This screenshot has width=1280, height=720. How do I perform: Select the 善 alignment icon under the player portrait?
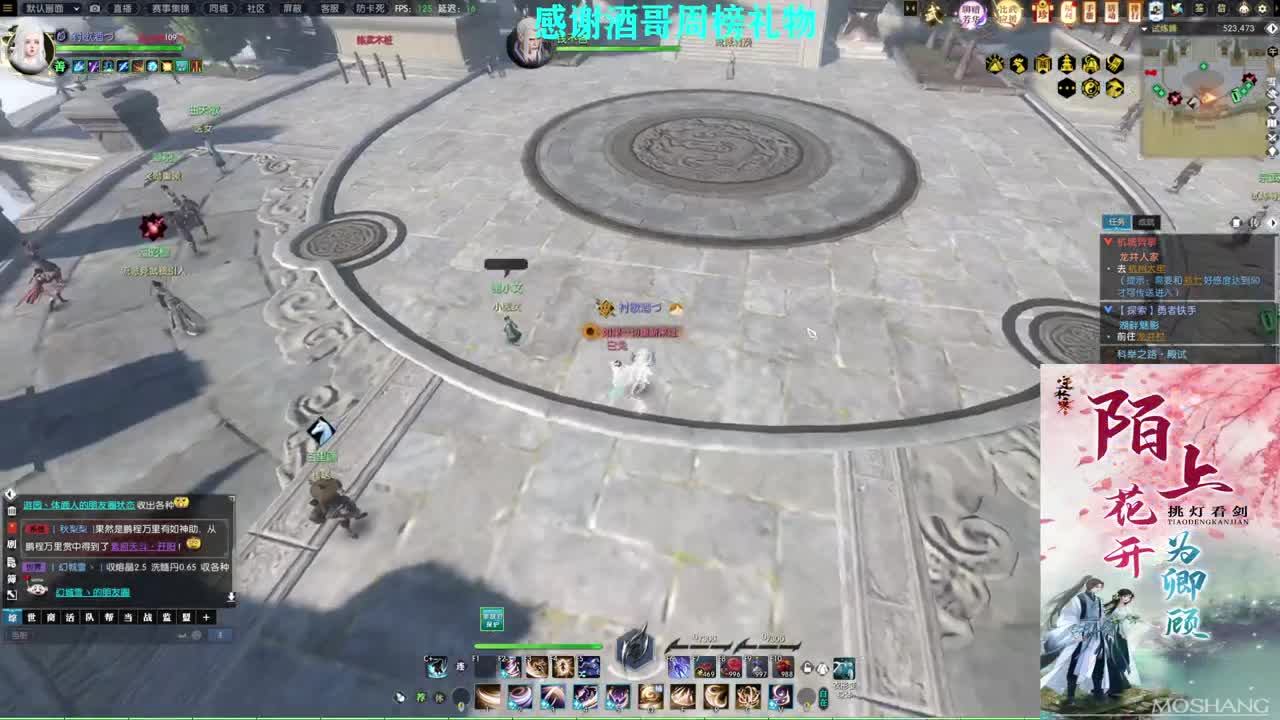point(59,66)
